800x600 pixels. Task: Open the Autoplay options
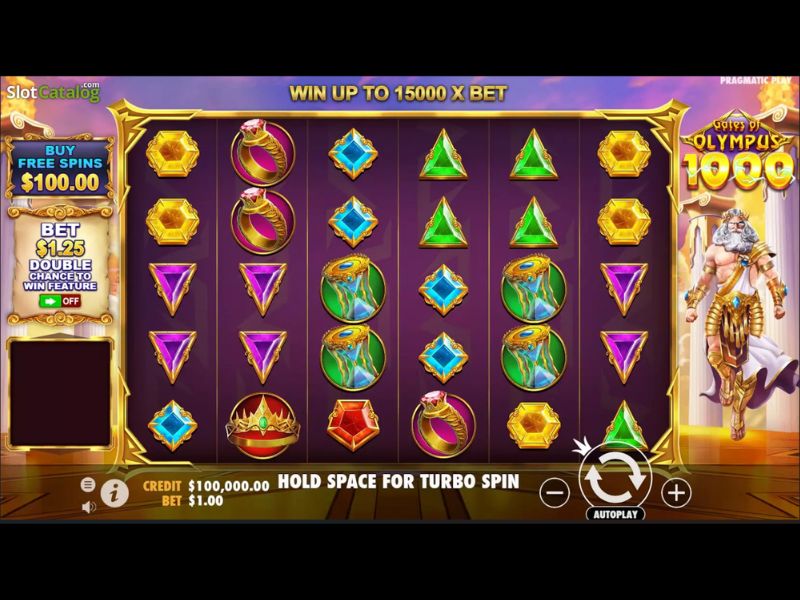click(x=615, y=514)
